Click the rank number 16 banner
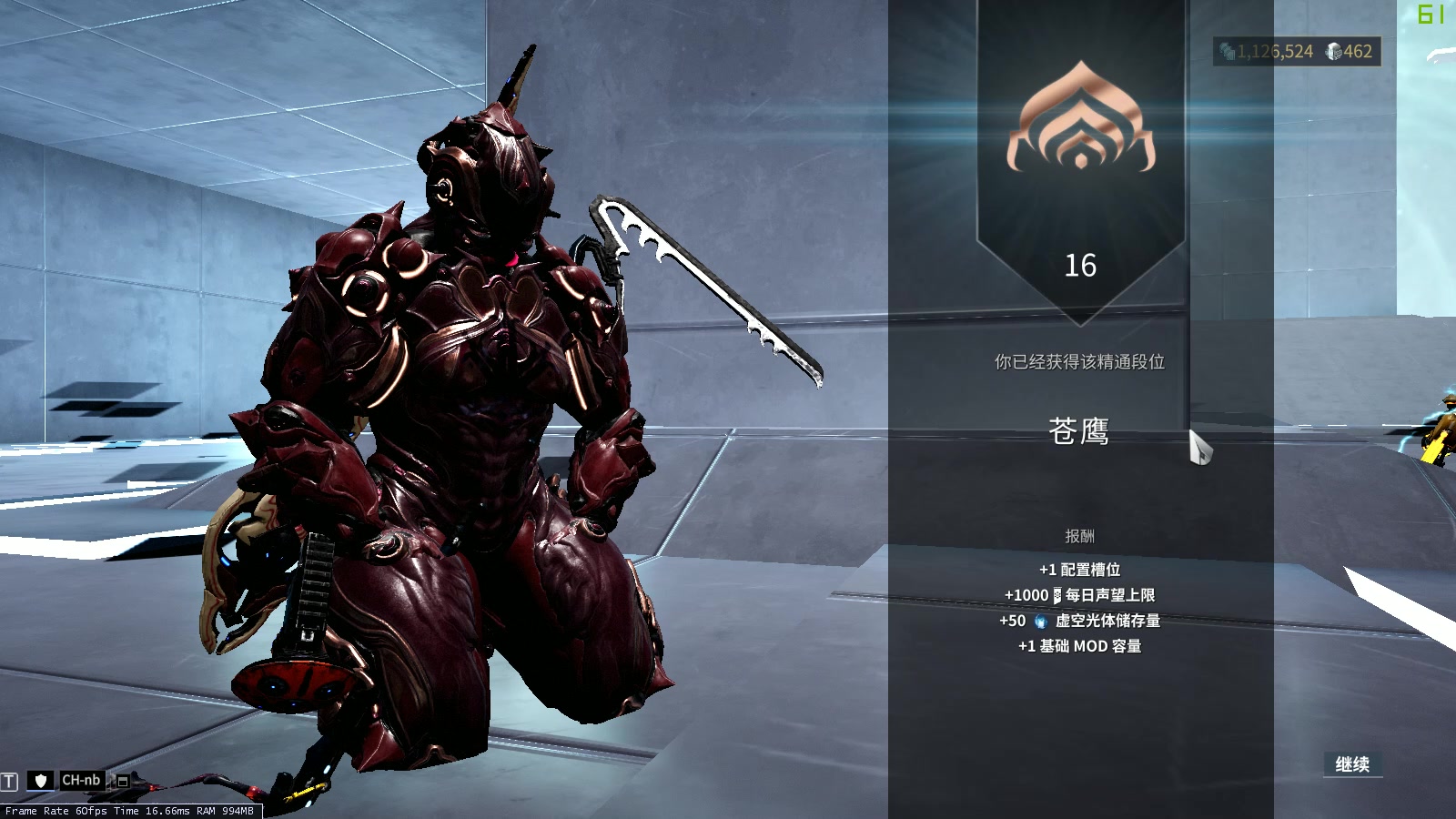 click(x=1081, y=266)
